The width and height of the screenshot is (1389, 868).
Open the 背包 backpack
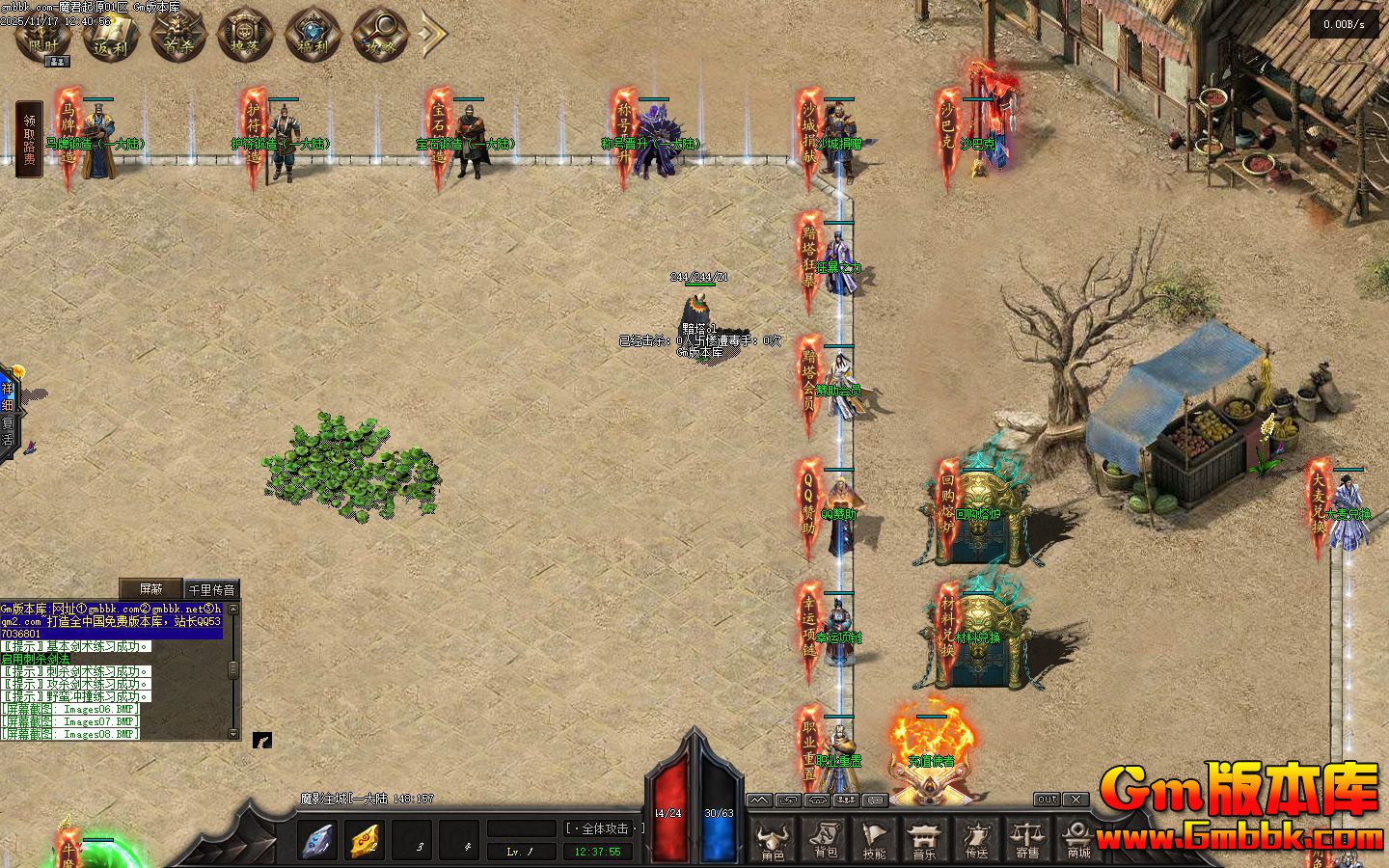[x=825, y=840]
